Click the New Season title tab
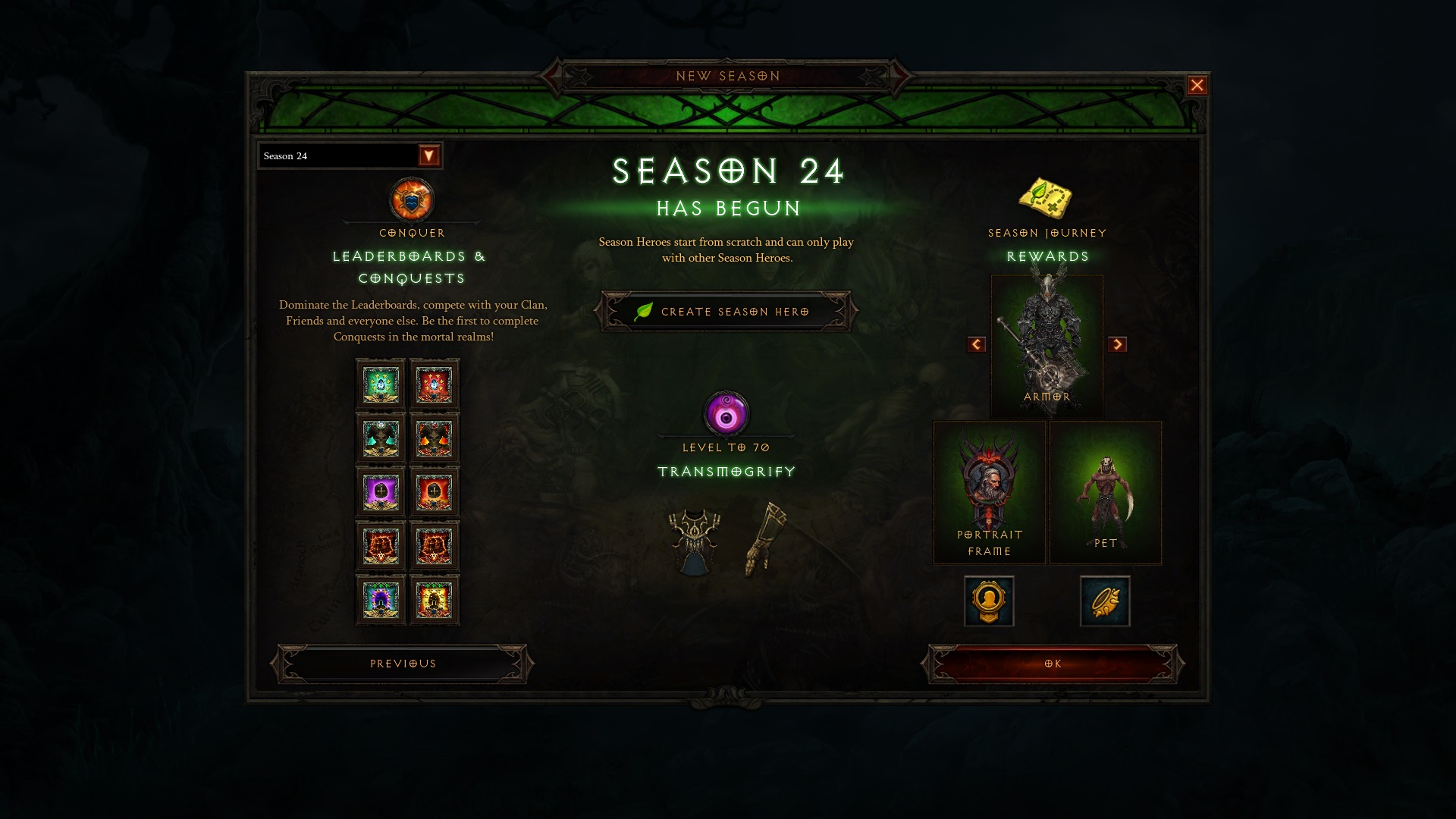 [727, 75]
